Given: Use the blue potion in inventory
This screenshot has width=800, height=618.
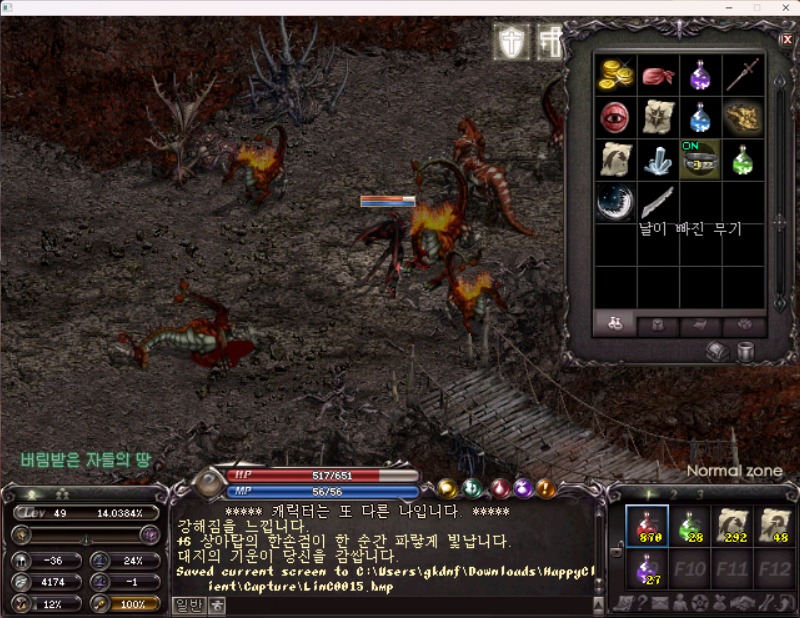Looking at the screenshot, I should tap(700, 117).
